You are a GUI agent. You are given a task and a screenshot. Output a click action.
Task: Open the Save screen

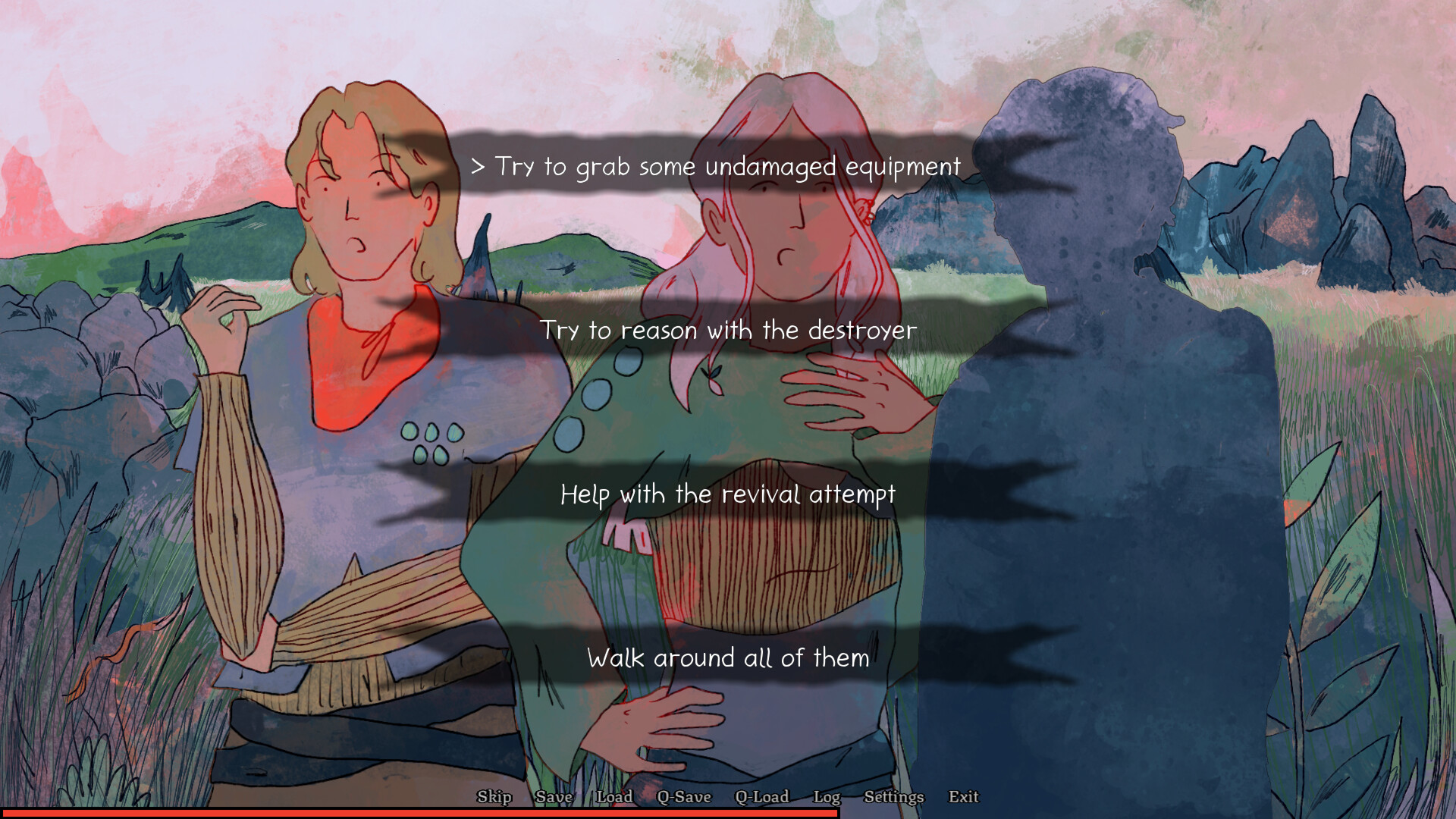pyautogui.click(x=554, y=797)
